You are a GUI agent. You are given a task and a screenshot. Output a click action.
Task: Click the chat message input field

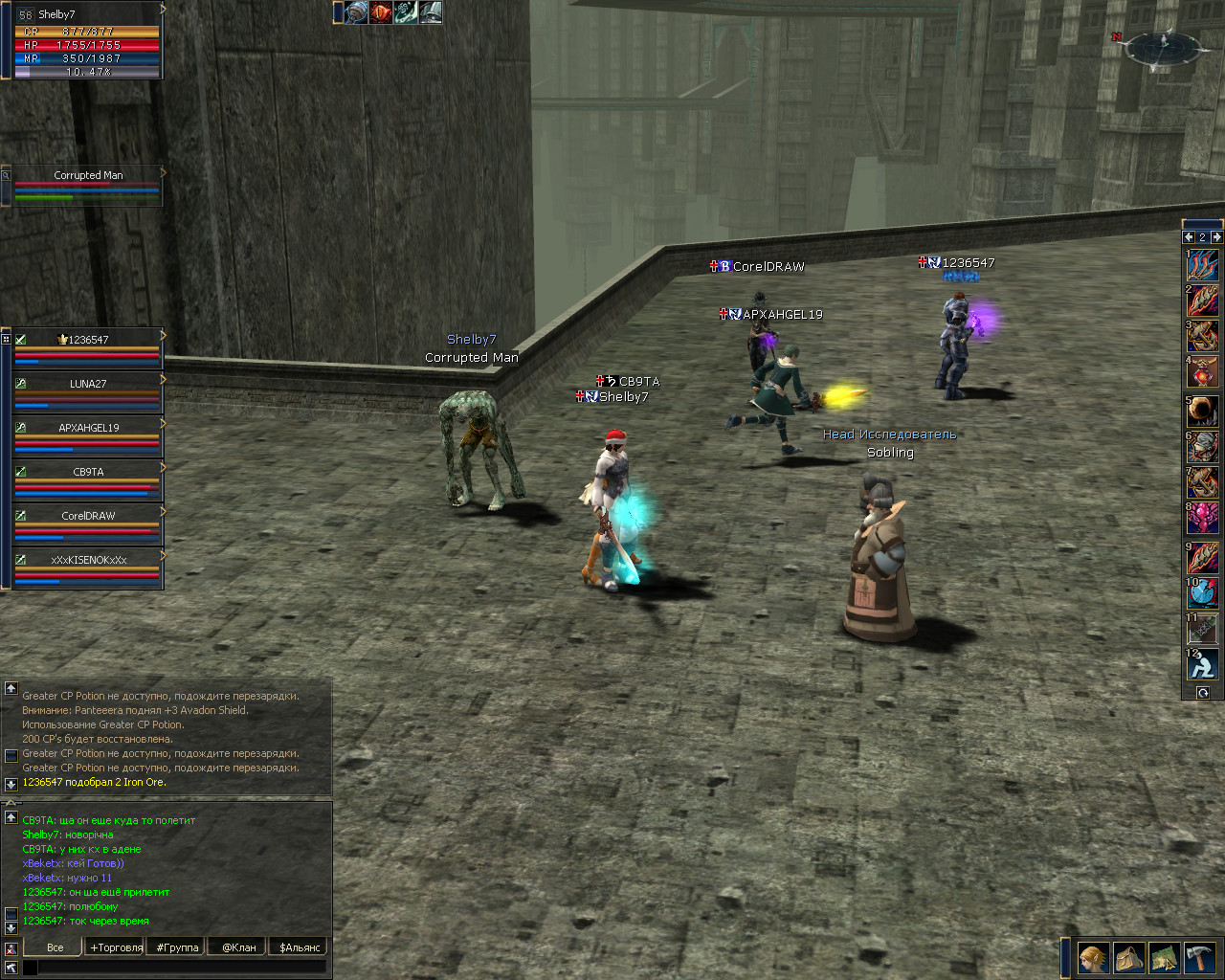182,968
